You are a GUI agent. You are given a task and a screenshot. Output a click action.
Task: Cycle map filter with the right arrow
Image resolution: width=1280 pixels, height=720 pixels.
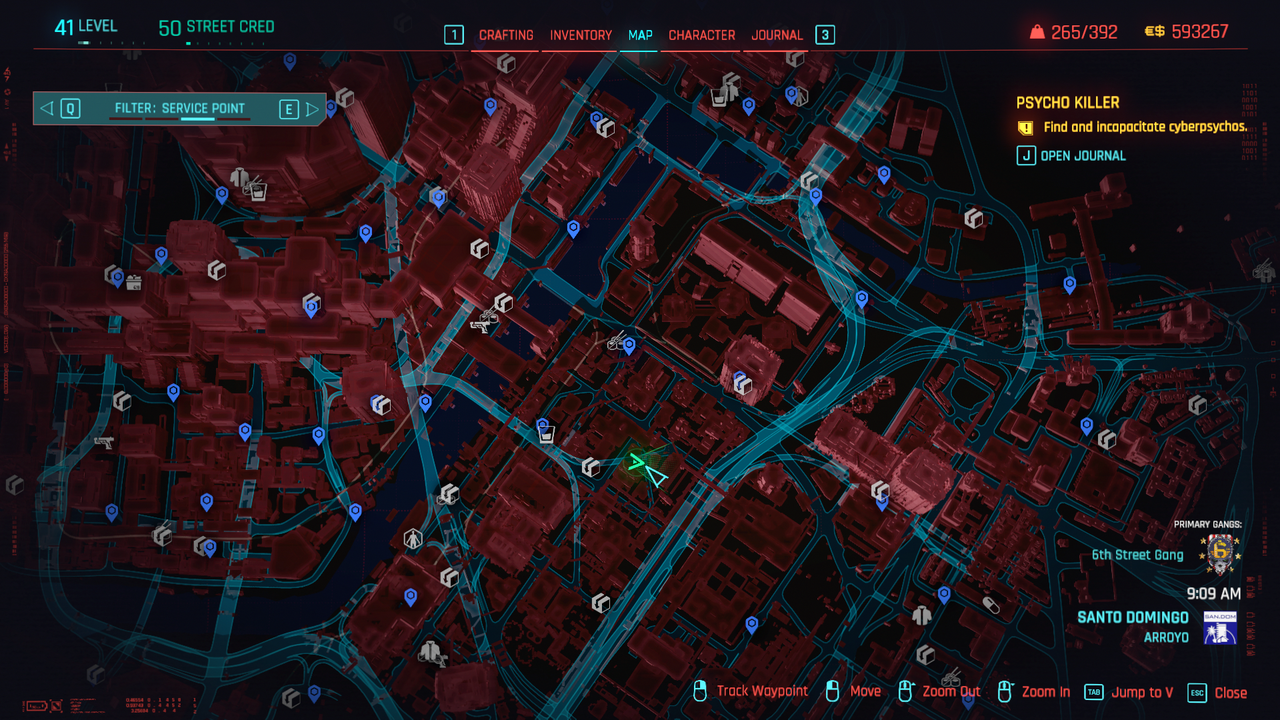point(312,109)
